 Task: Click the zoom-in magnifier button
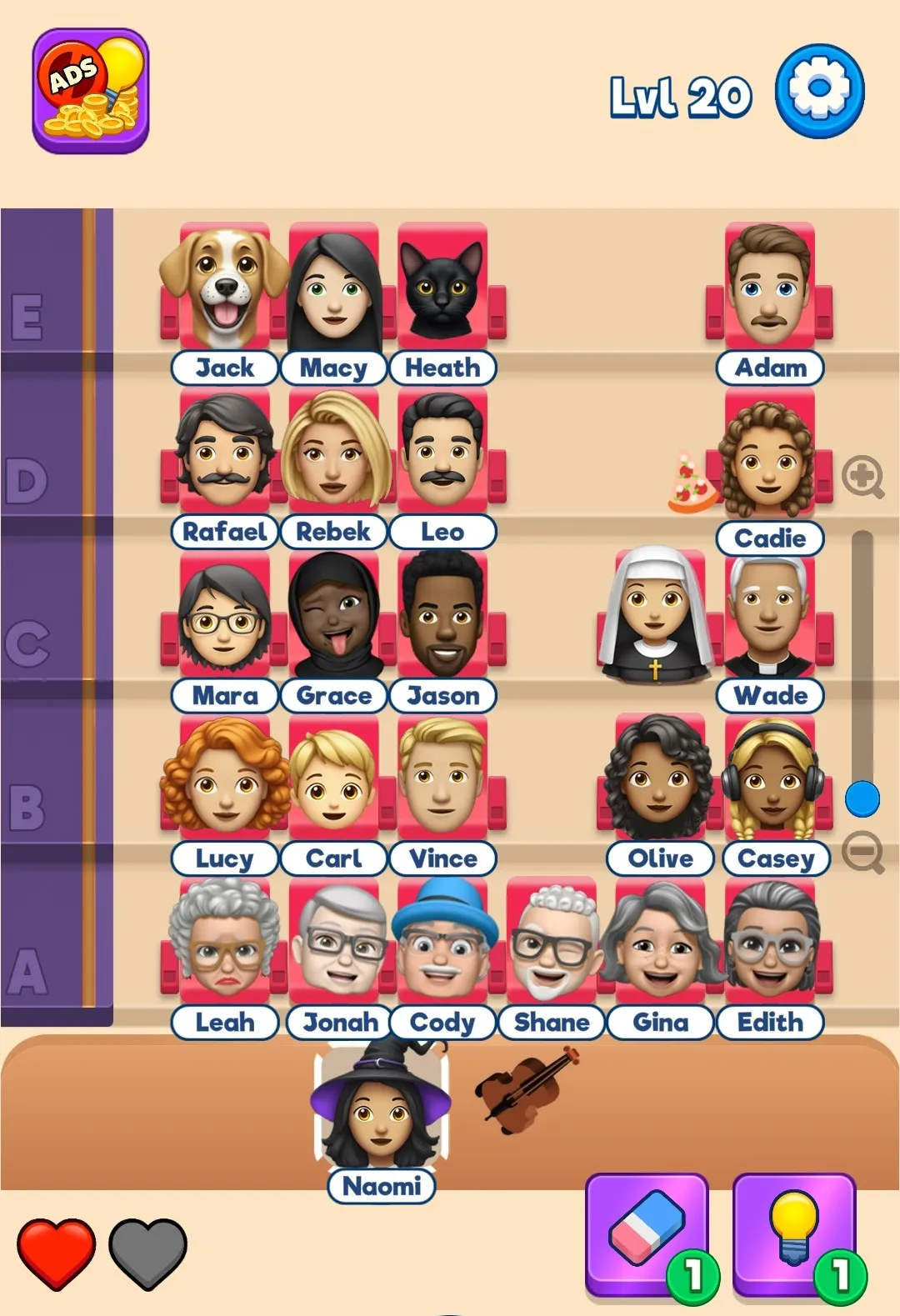coord(862,477)
